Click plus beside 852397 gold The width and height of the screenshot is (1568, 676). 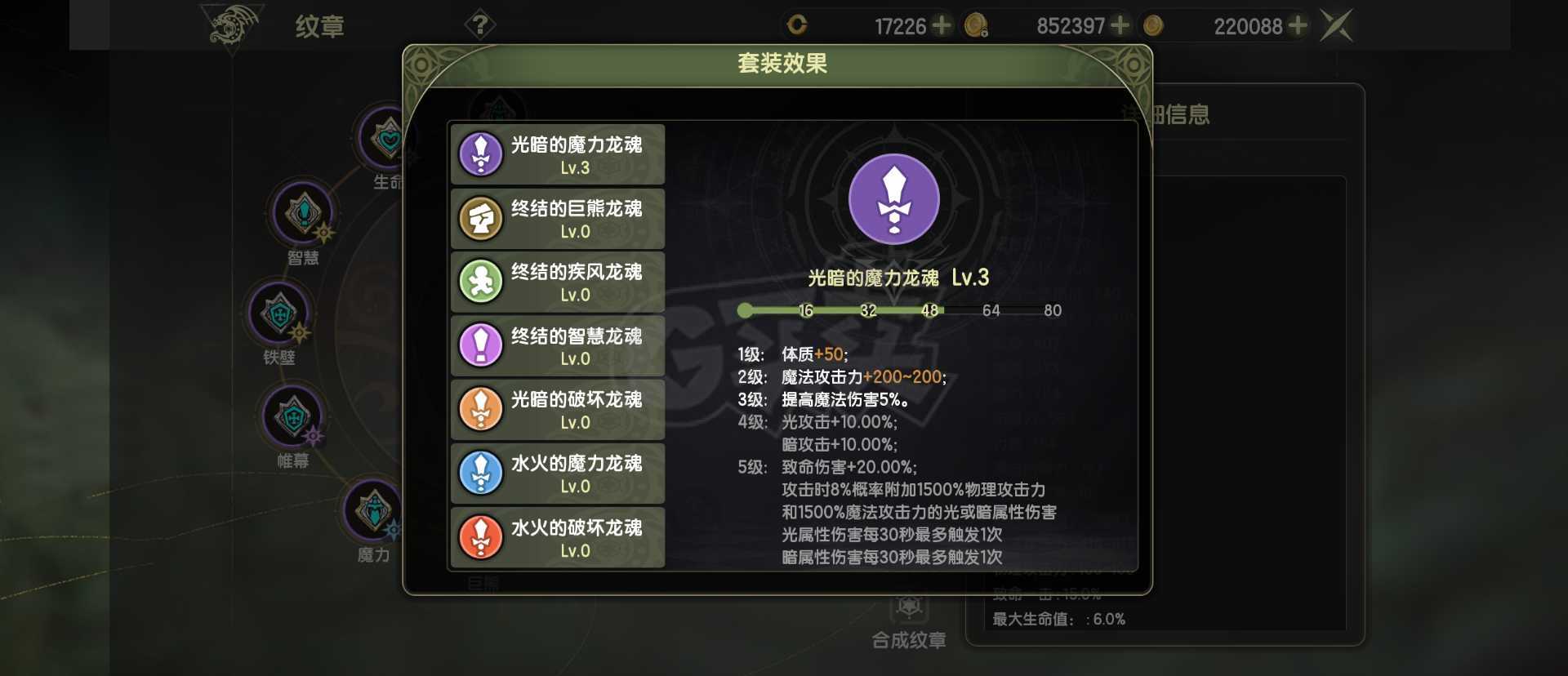click(x=1119, y=25)
